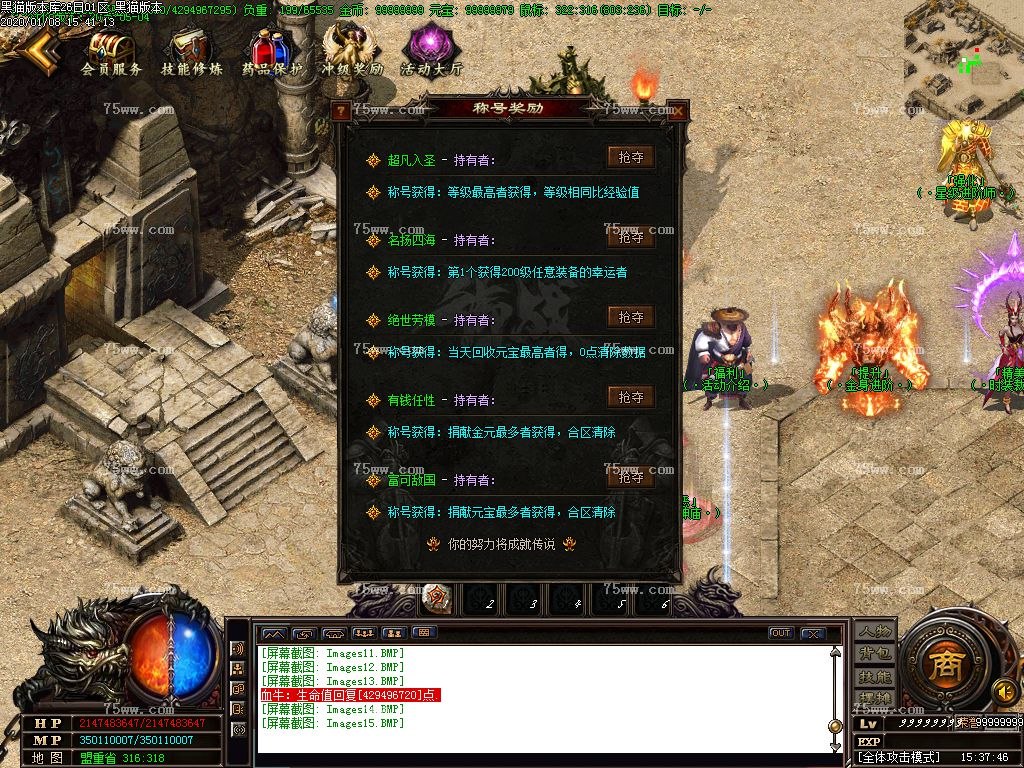Click 抢夺 for the 有钱任性 title

coord(630,397)
